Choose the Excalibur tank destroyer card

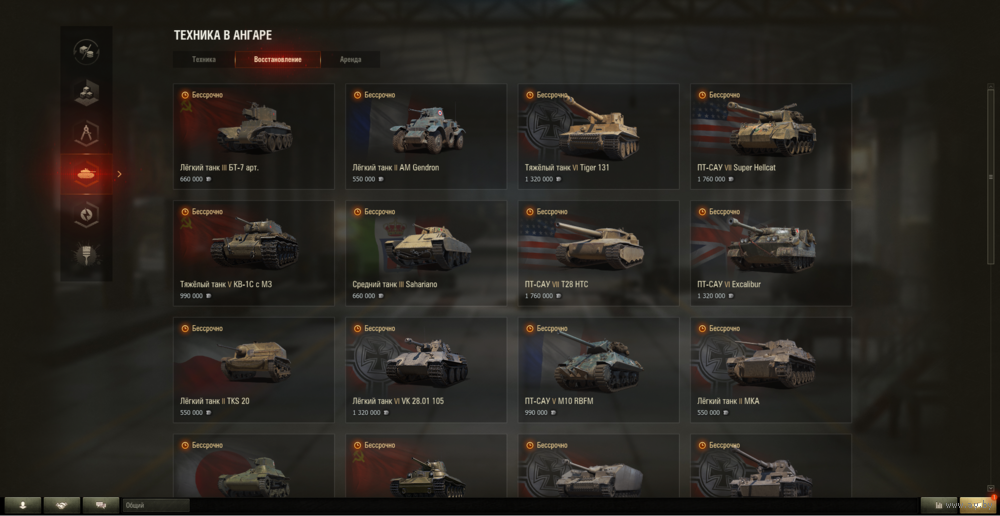pos(771,253)
